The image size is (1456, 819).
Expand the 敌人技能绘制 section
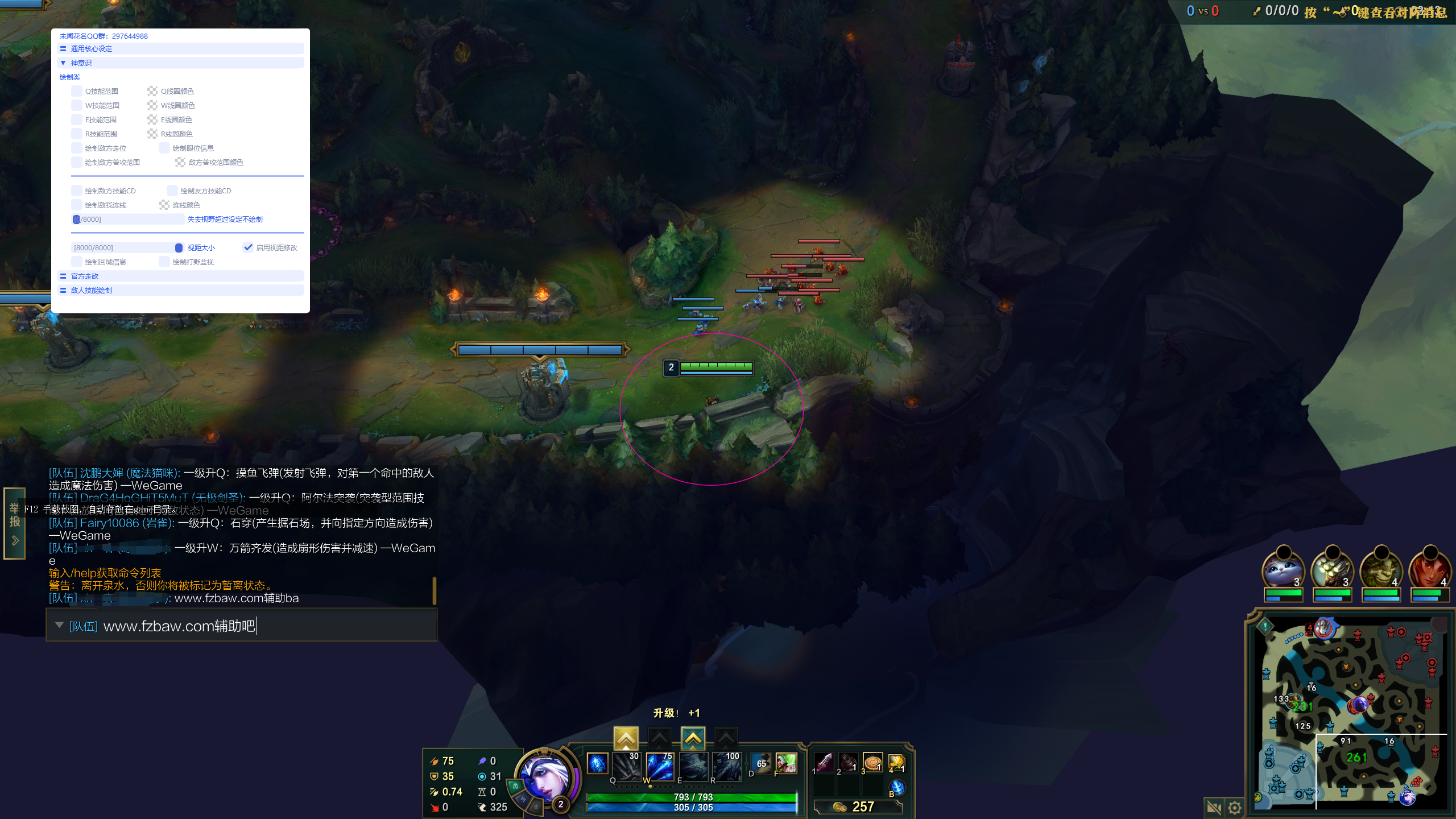pyautogui.click(x=91, y=291)
